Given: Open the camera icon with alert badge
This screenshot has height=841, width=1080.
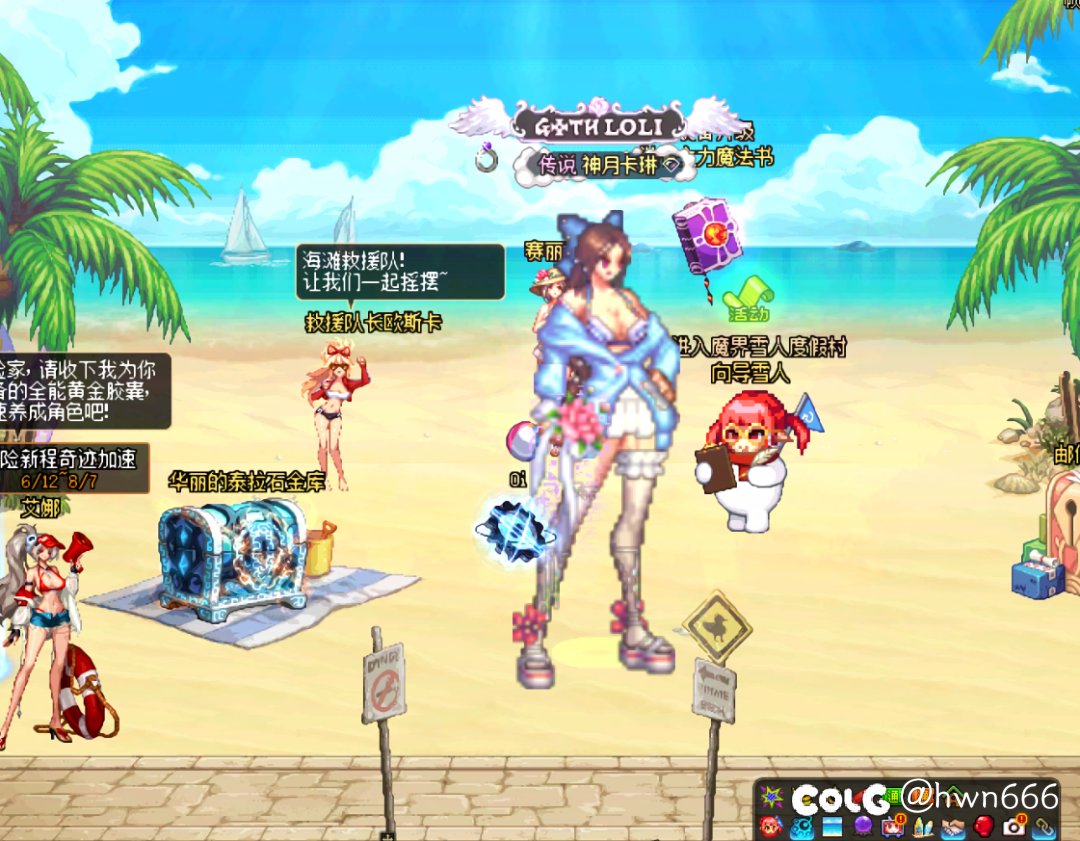Looking at the screenshot, I should 1014,826.
